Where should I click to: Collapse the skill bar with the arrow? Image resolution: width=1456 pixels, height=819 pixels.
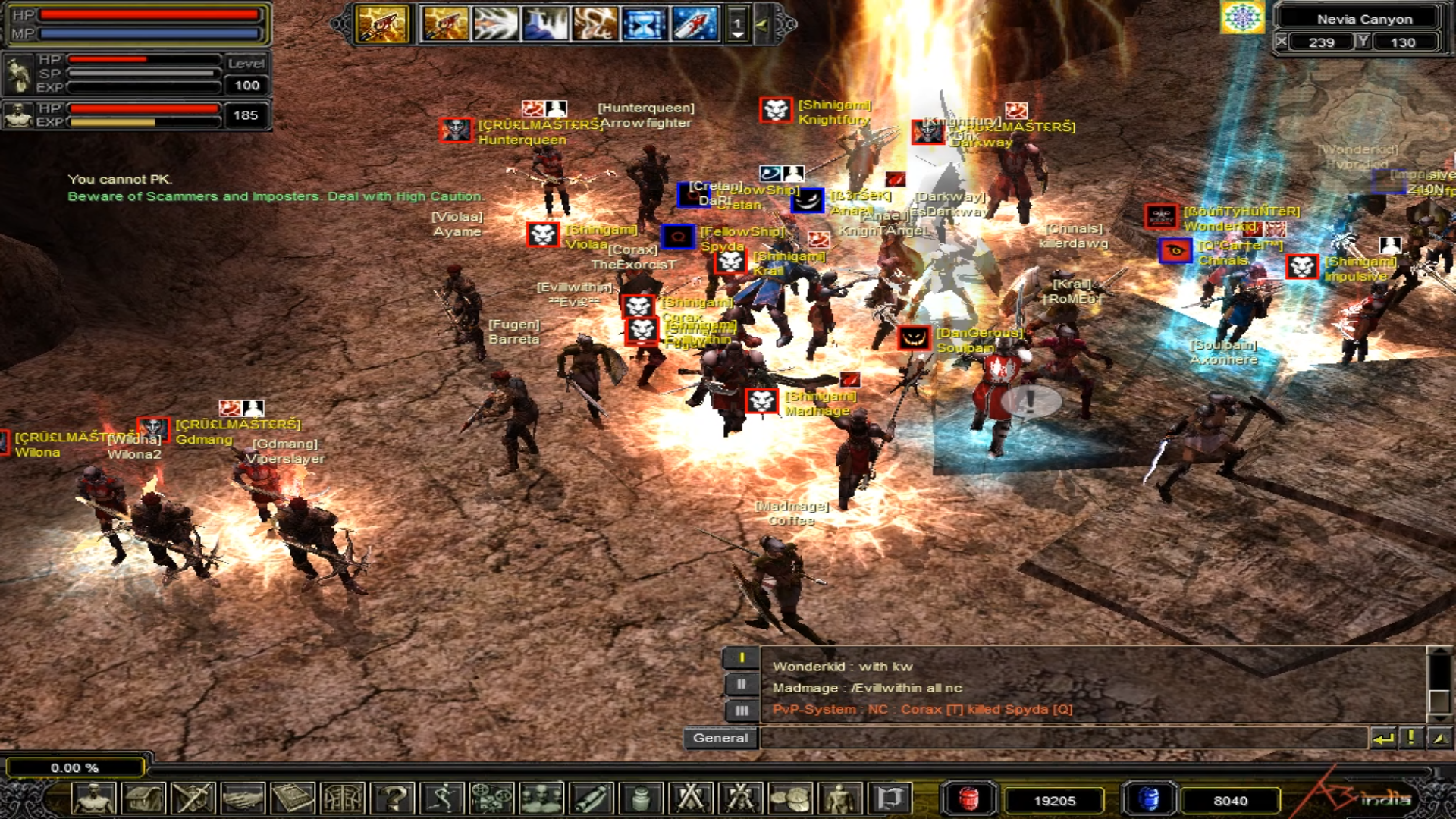[762, 25]
